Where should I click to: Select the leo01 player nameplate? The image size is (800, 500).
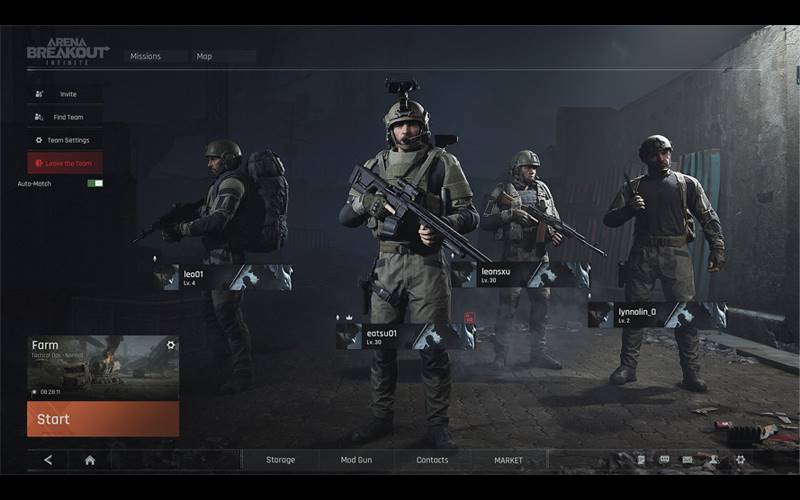click(x=223, y=277)
